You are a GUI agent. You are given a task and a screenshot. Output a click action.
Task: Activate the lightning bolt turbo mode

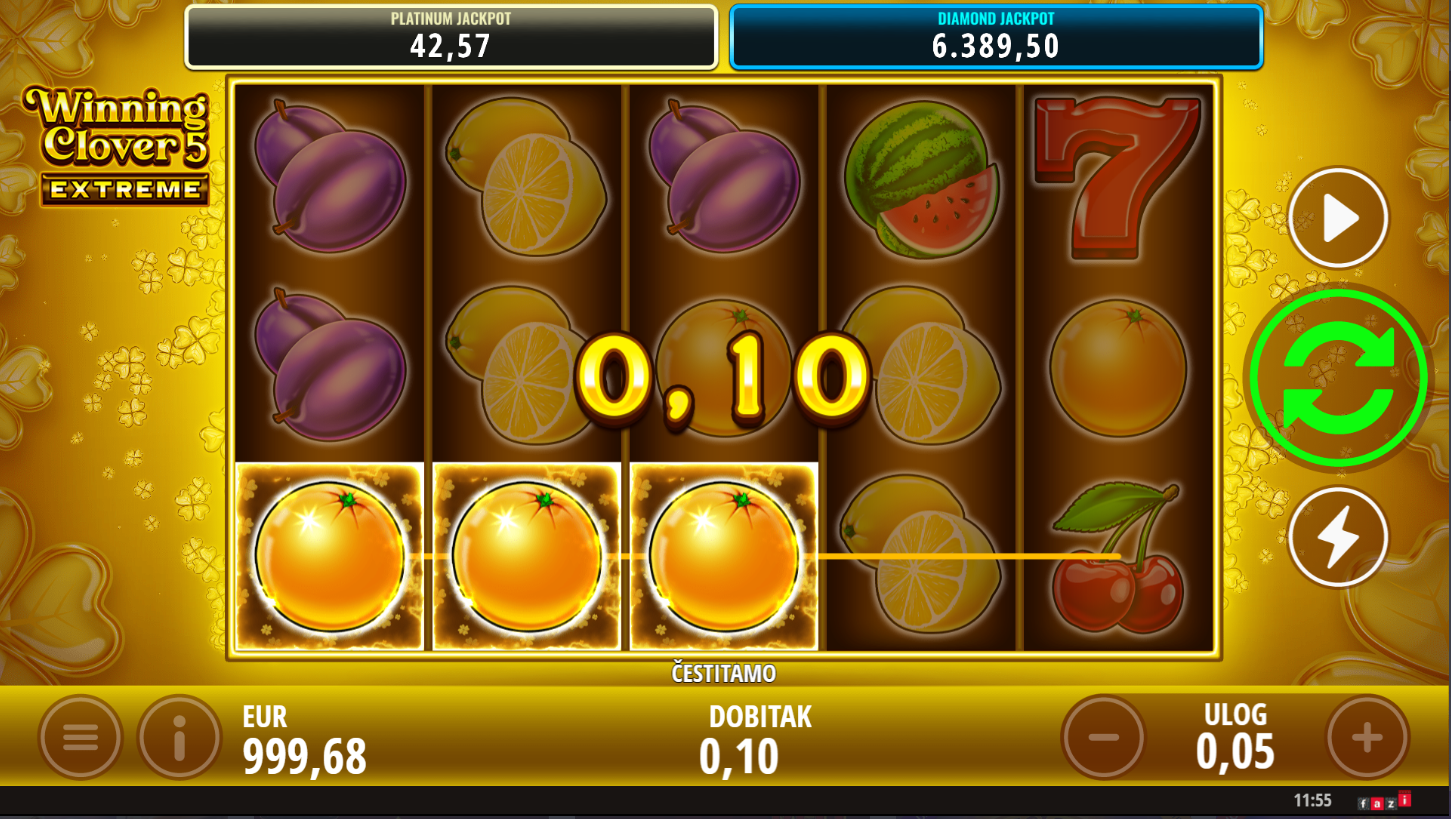point(1338,537)
